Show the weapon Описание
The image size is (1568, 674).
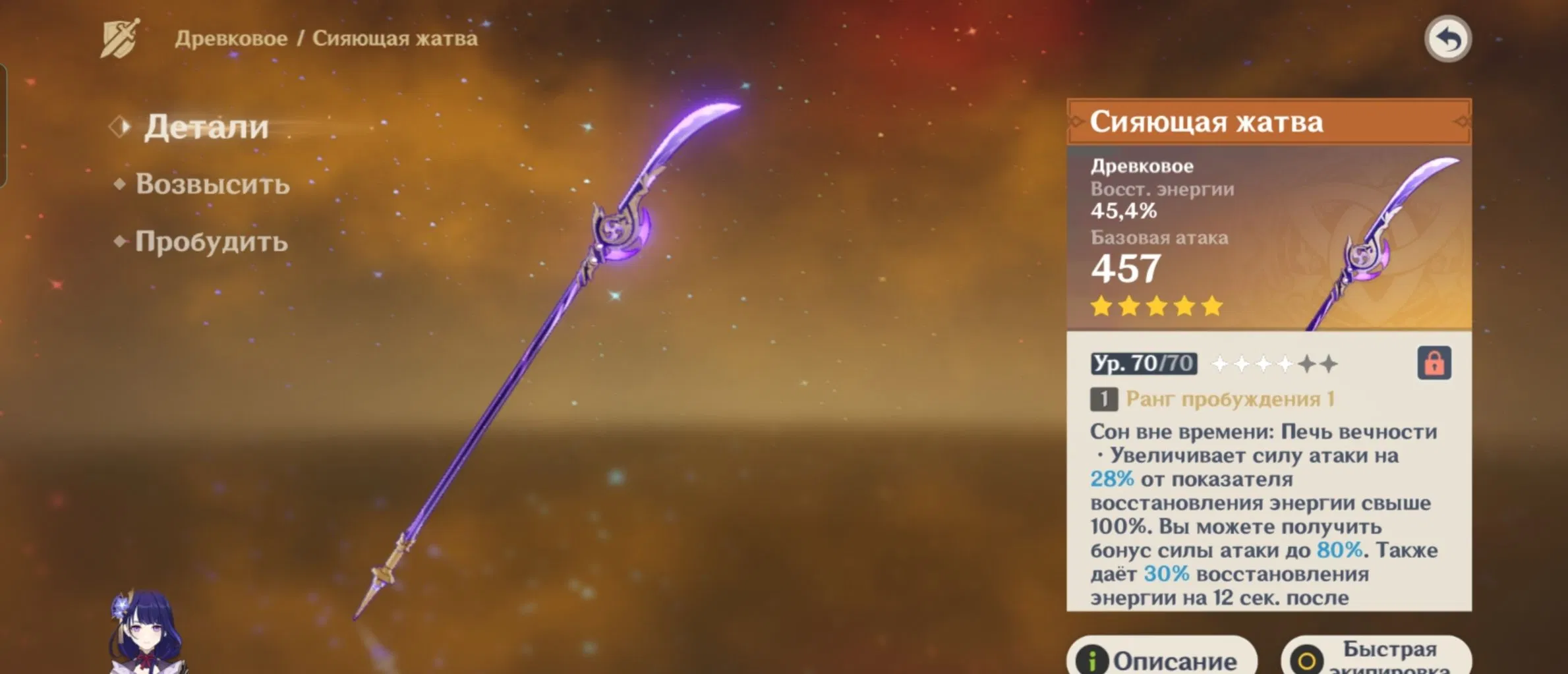point(1161,659)
